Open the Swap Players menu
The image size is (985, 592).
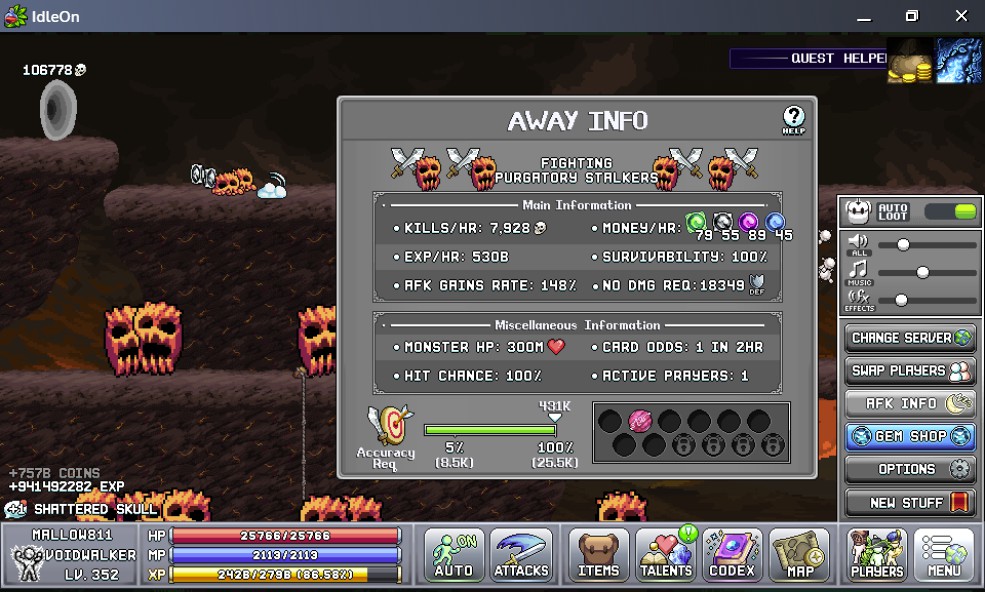(x=910, y=371)
